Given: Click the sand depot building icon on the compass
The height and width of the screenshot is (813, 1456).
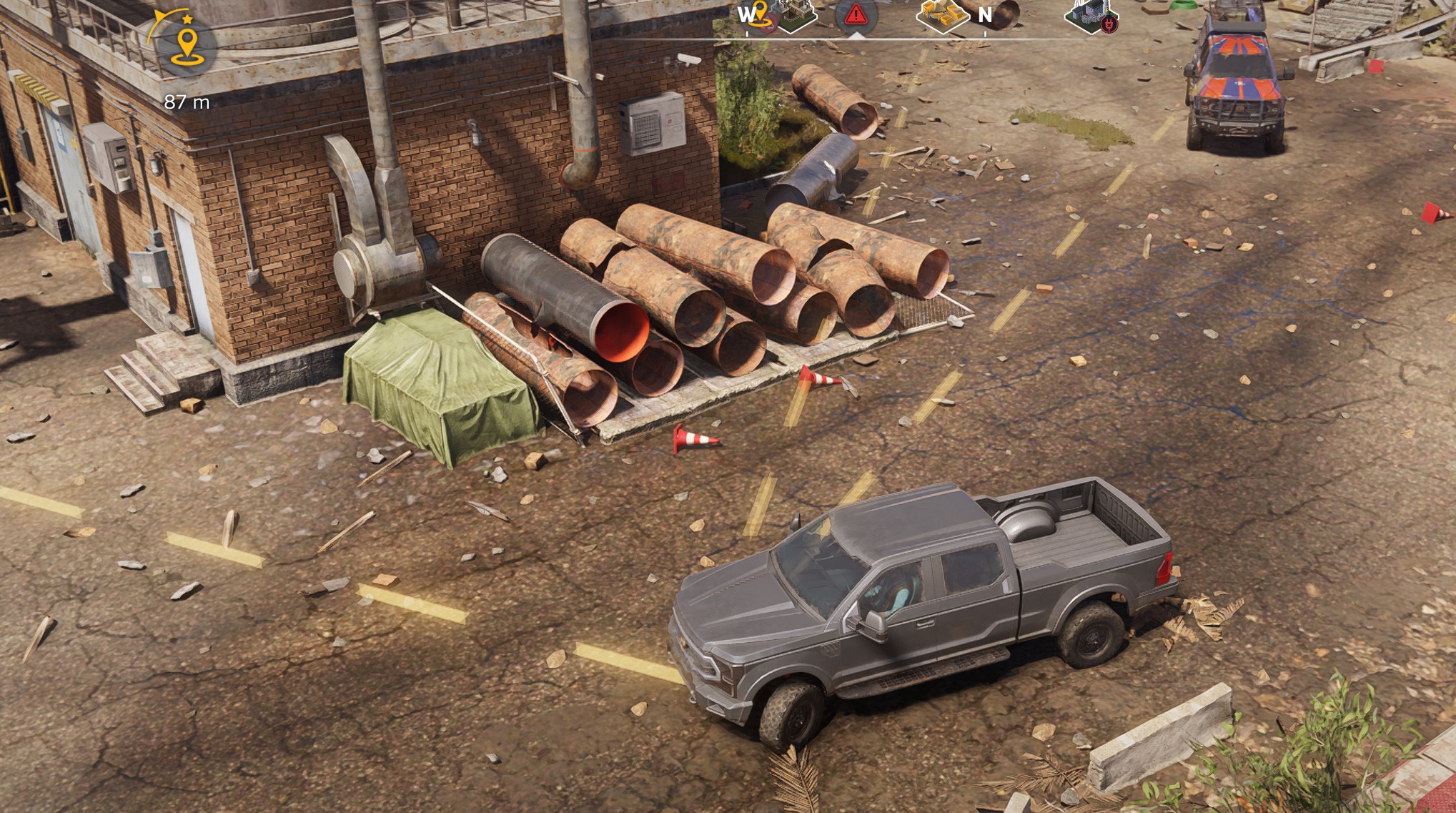Looking at the screenshot, I should (x=942, y=13).
